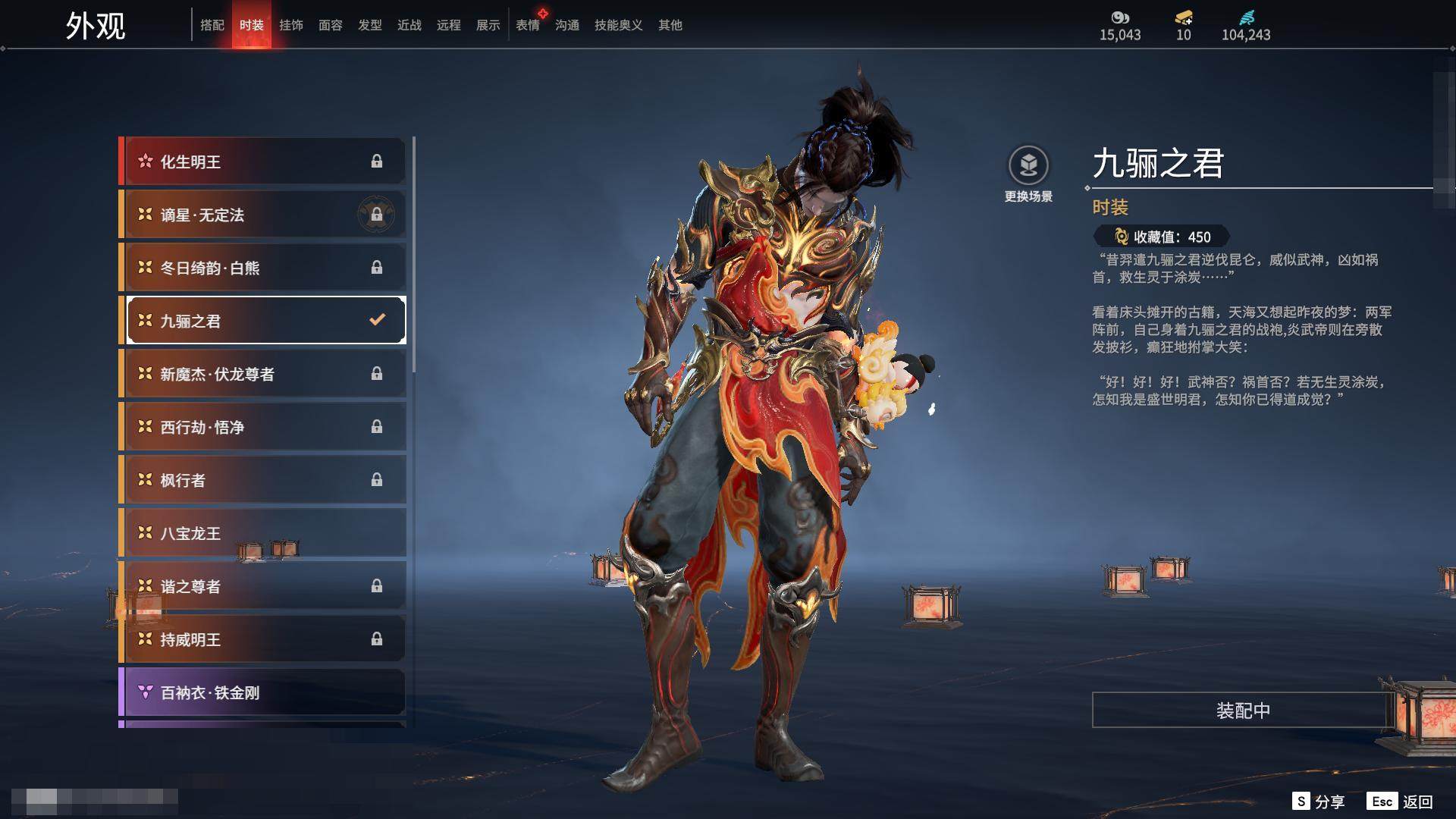Image resolution: width=1456 pixels, height=819 pixels.
Task: Select the 面容 face tab
Action: point(330,25)
